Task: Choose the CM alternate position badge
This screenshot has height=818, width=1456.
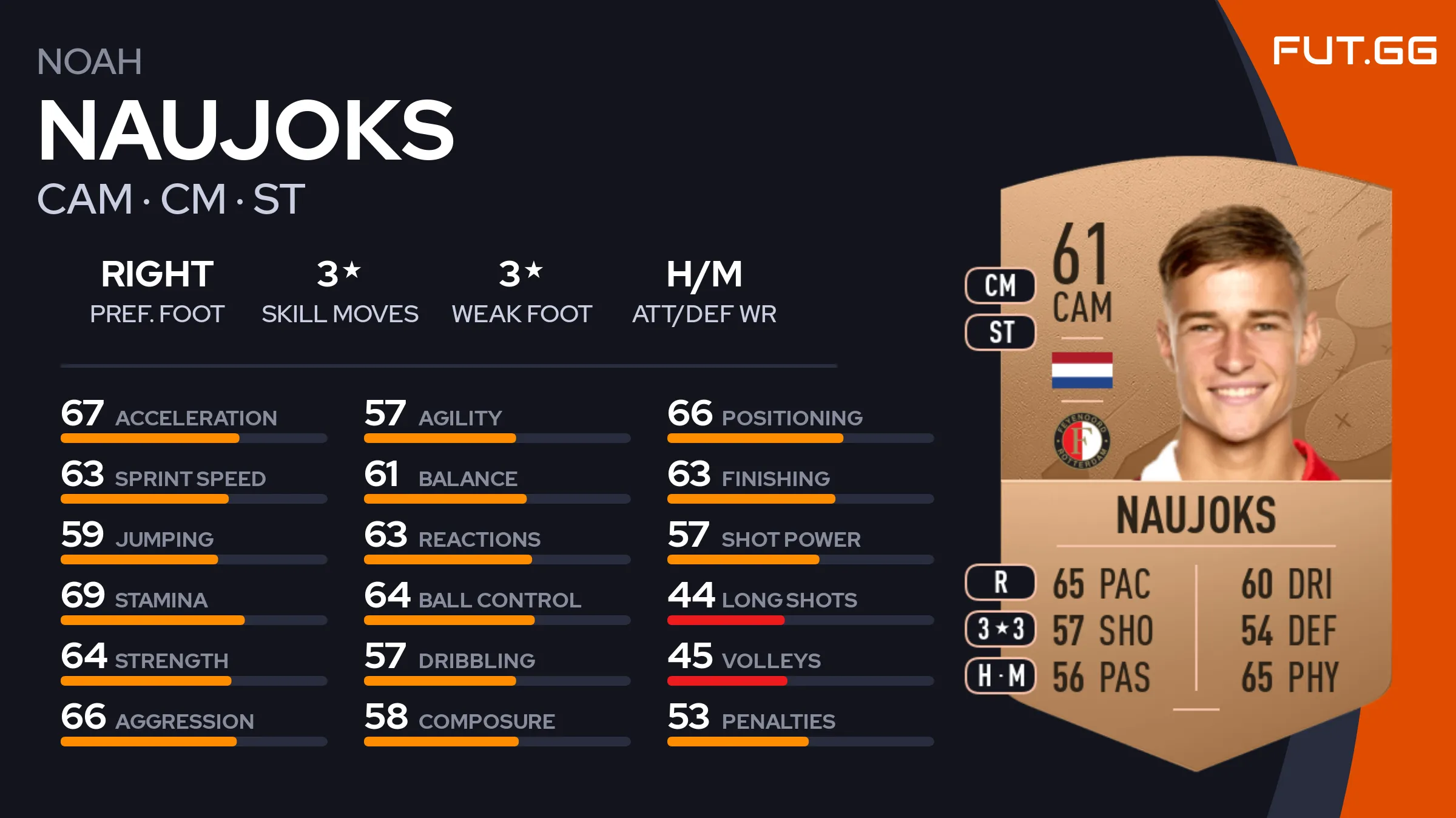Action: (1000, 285)
